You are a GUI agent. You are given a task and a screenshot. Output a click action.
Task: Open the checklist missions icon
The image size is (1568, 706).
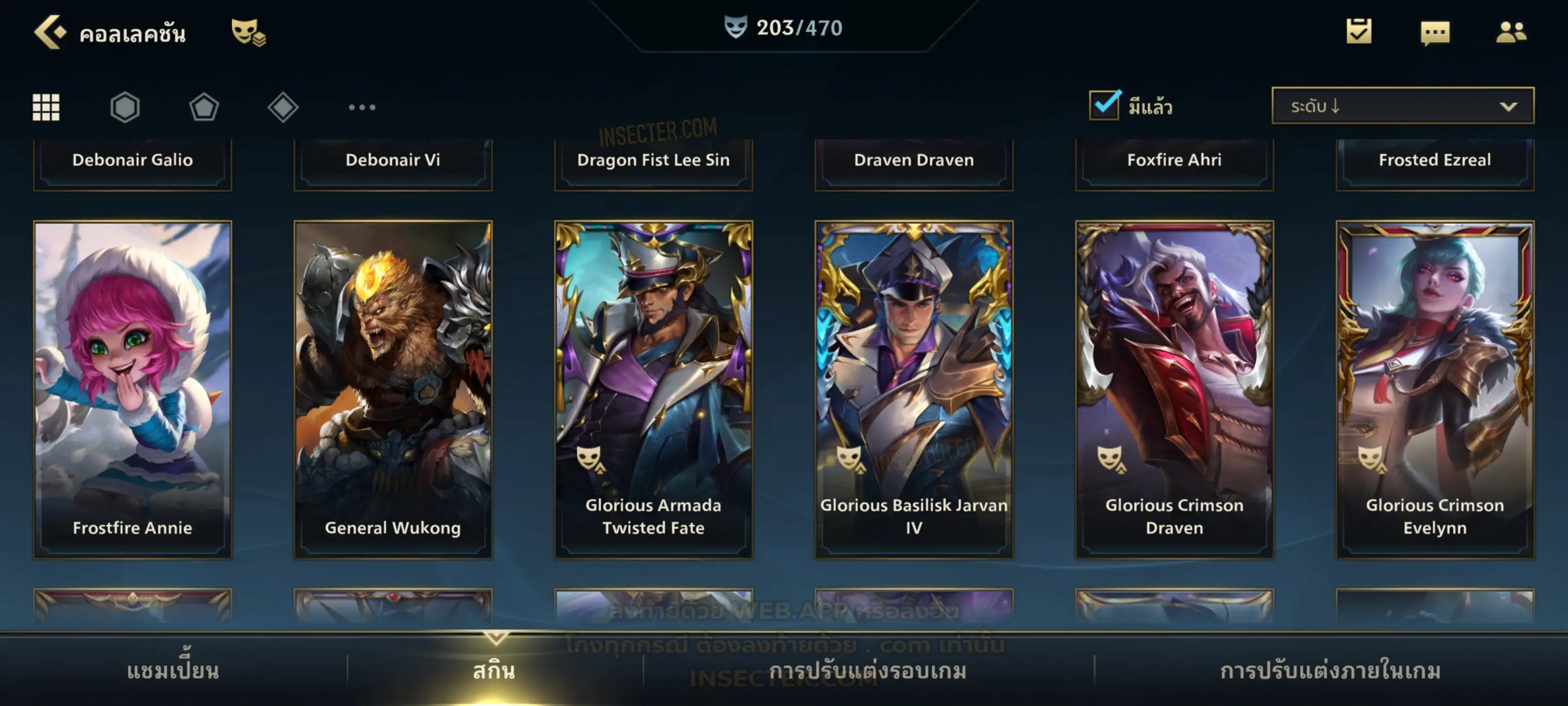click(1358, 32)
